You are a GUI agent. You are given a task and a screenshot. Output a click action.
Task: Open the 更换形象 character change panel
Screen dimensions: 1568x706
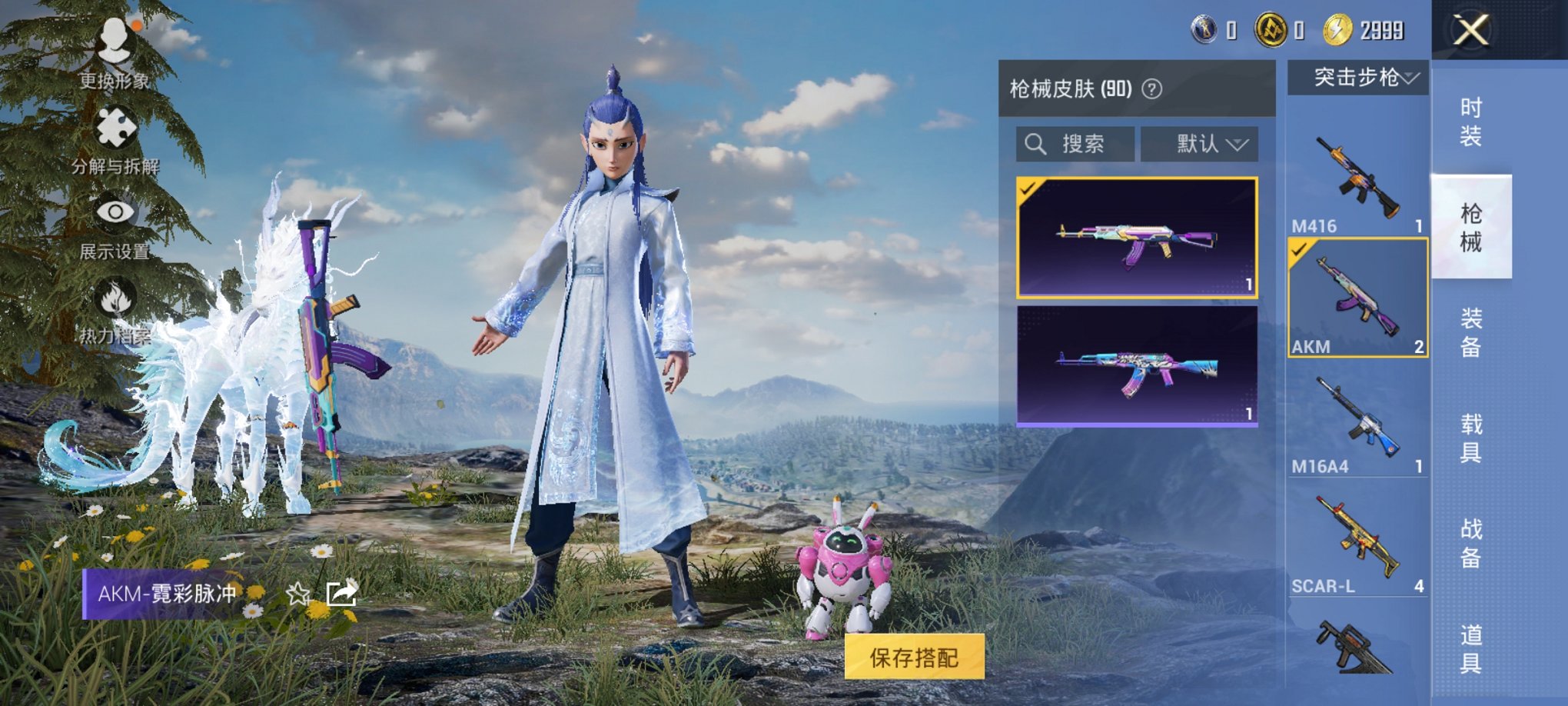(114, 53)
